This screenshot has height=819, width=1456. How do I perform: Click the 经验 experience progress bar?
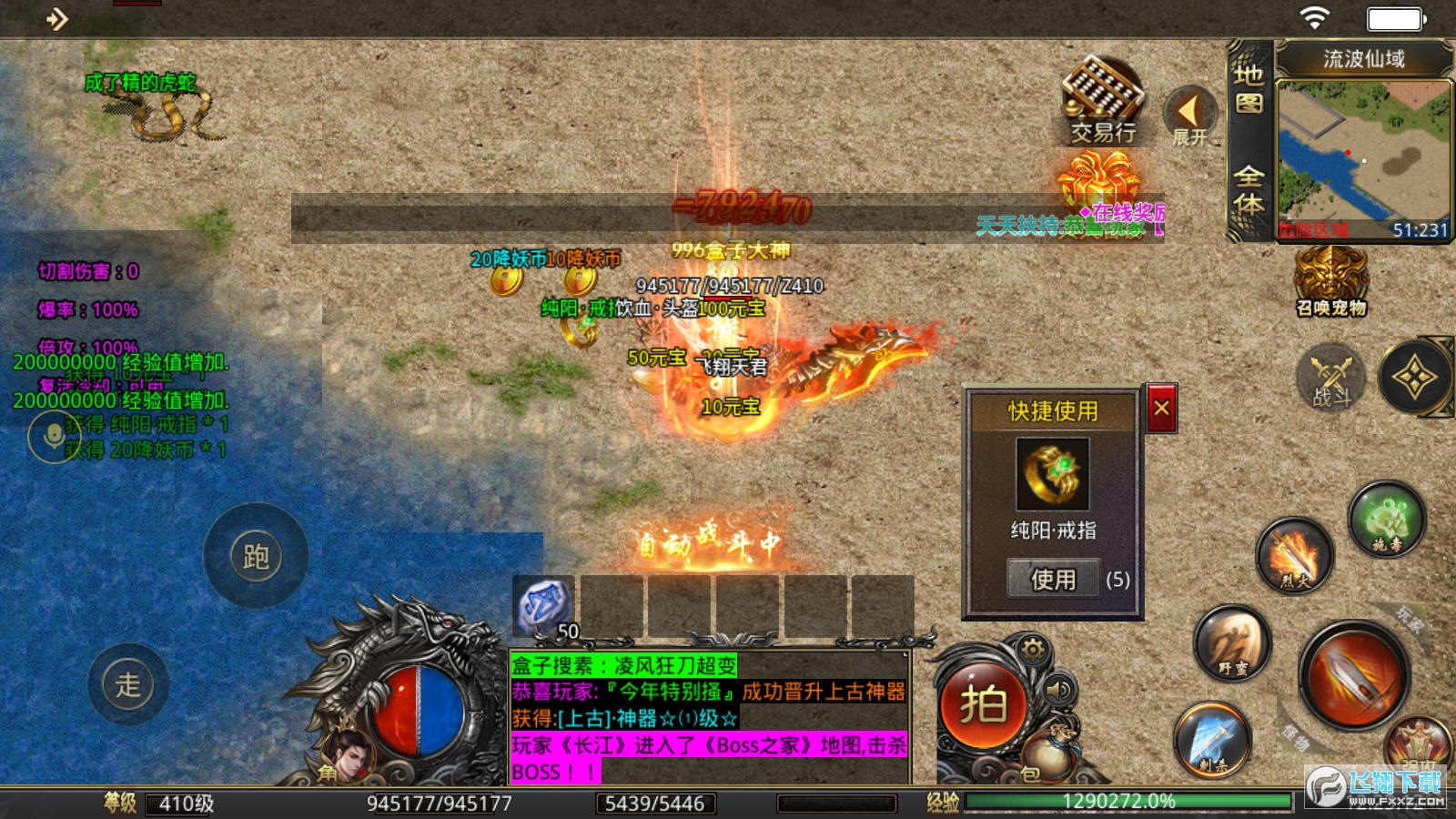(1119, 802)
